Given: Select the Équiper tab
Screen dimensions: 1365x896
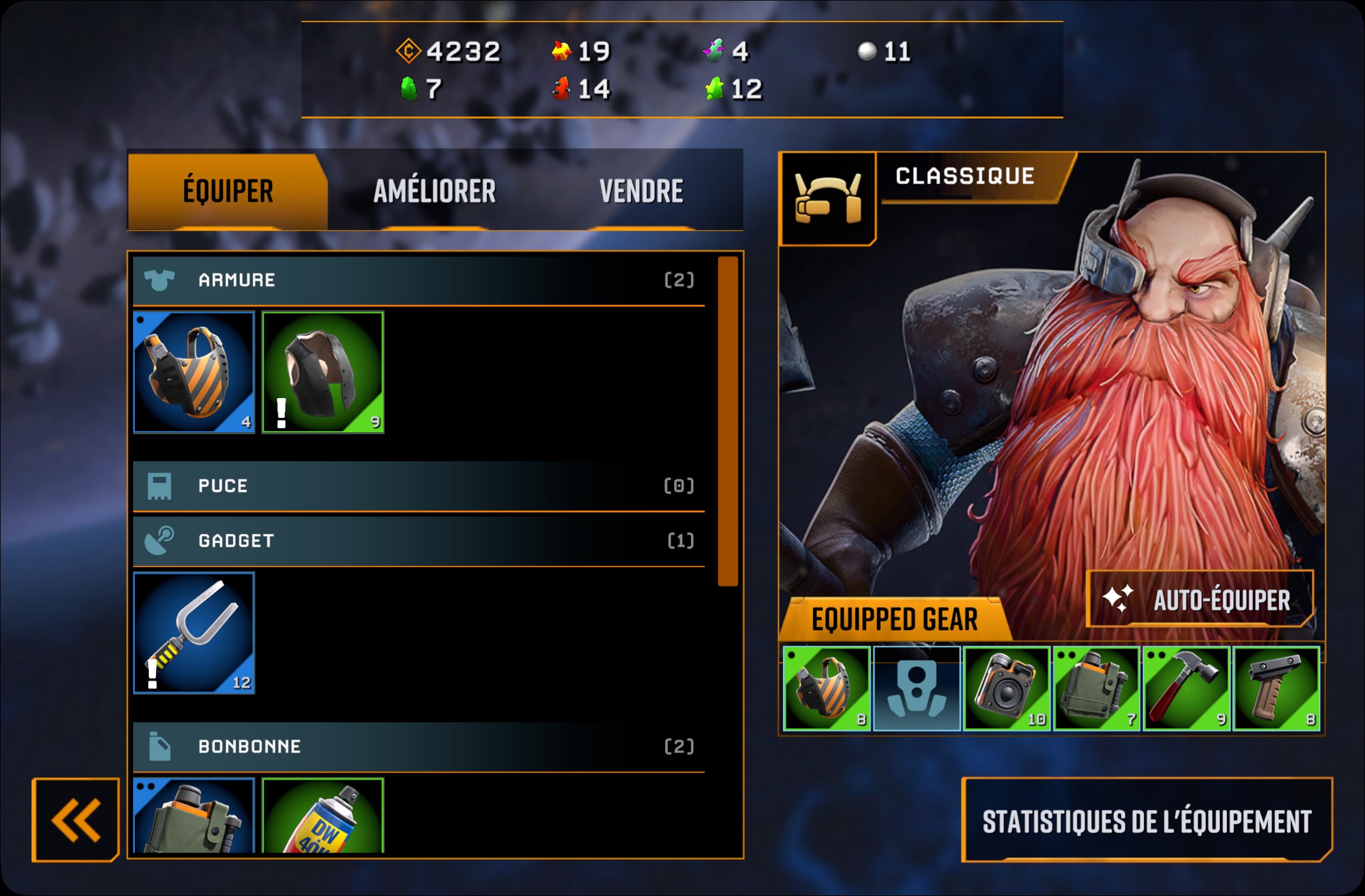Looking at the screenshot, I should [228, 191].
